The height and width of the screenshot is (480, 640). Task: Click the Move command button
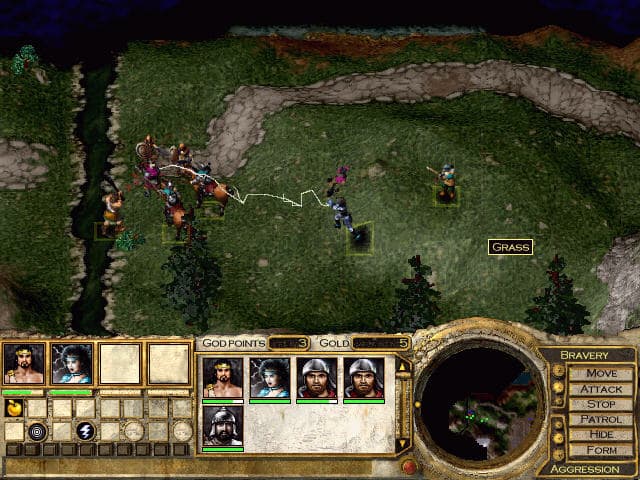(x=601, y=373)
